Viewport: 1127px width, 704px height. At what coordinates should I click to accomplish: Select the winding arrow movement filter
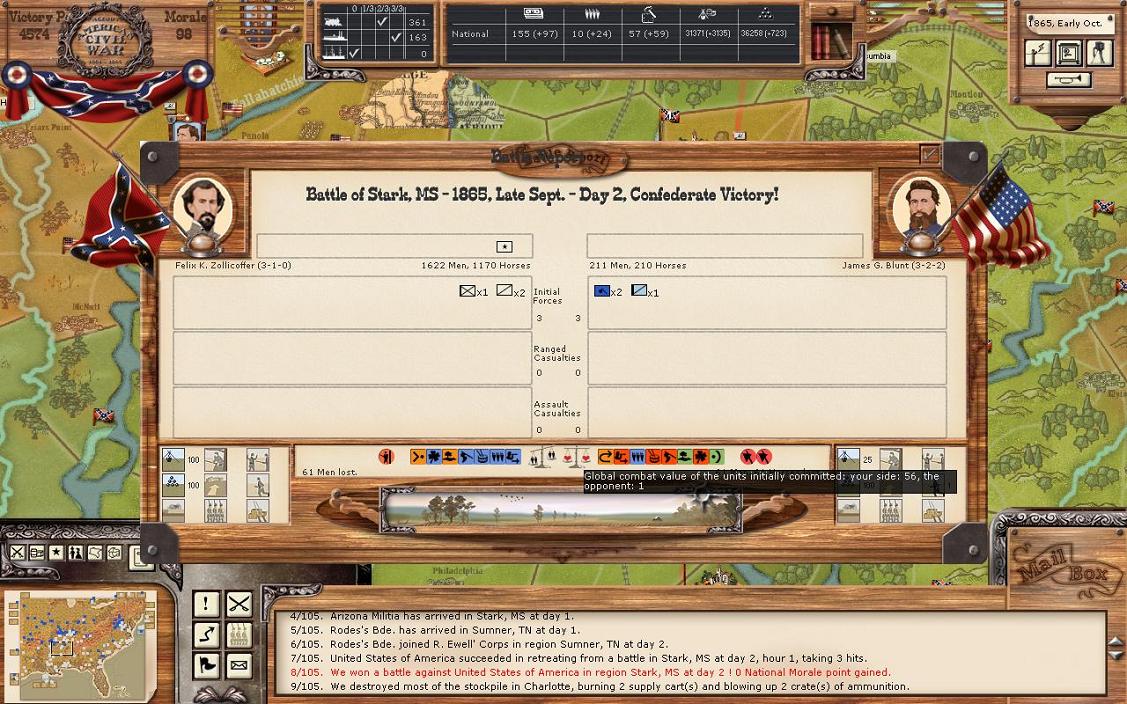coord(206,634)
